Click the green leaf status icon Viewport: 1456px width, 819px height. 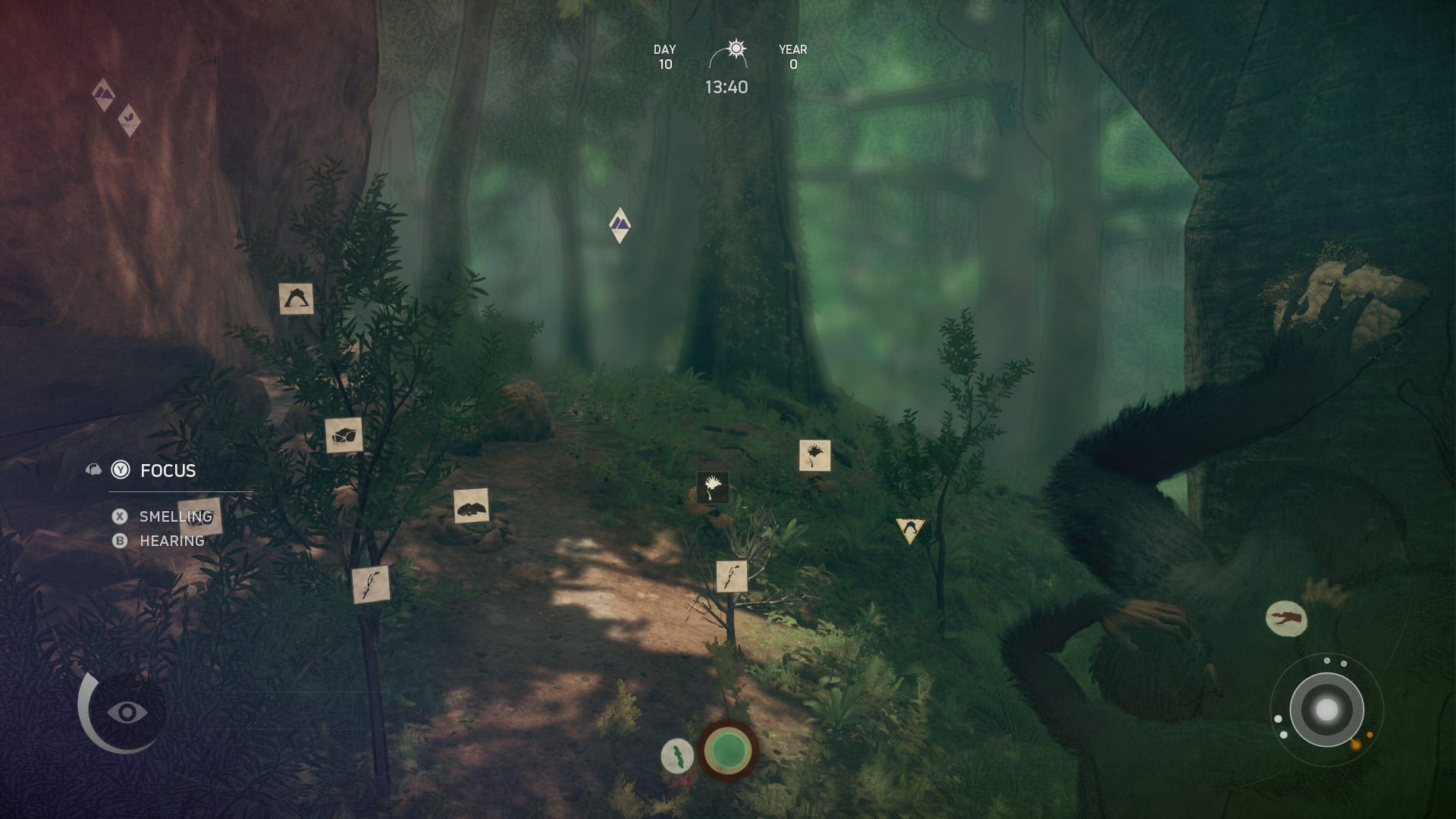(677, 756)
